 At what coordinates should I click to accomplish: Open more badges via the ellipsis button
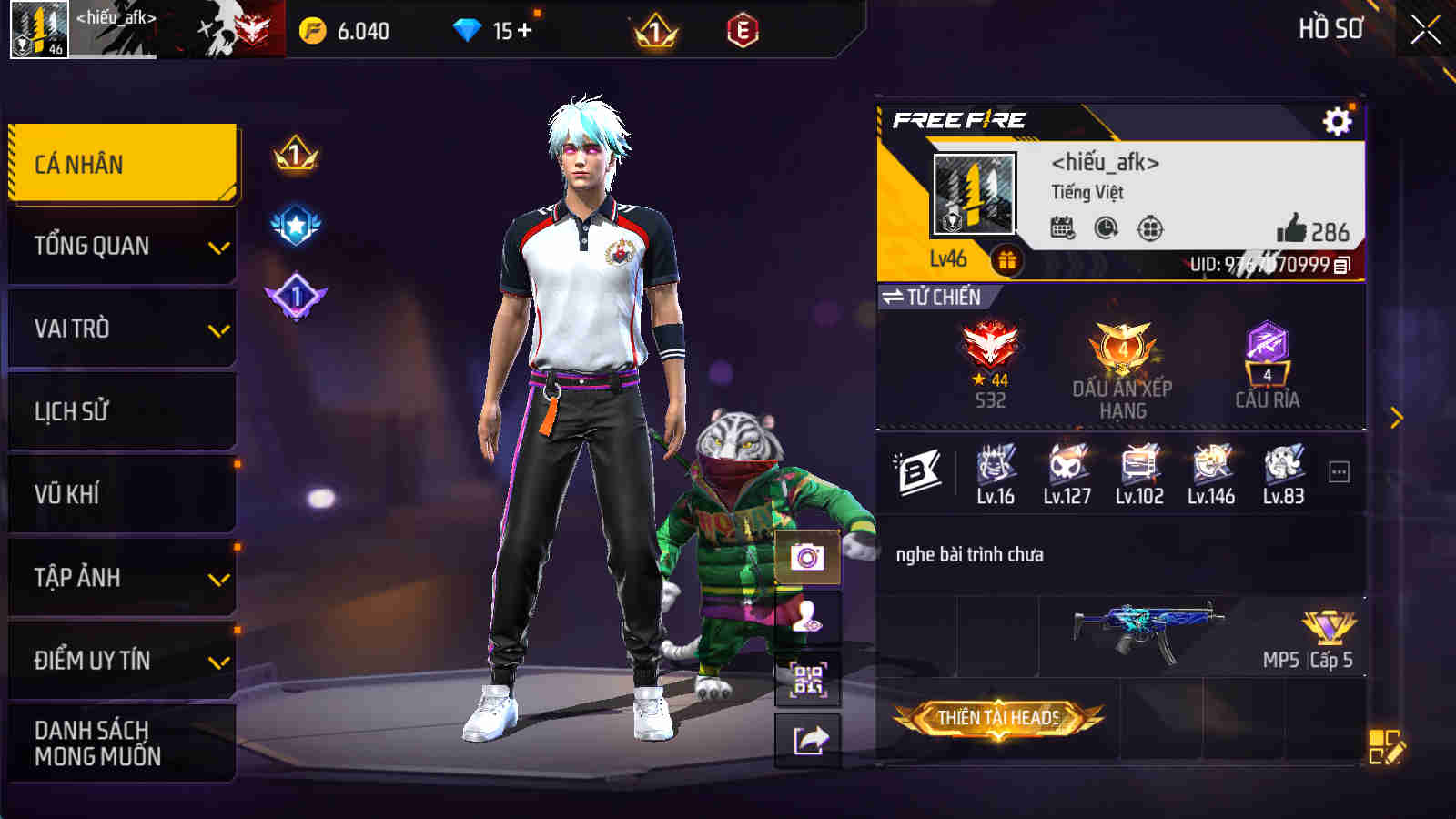[x=1336, y=470]
